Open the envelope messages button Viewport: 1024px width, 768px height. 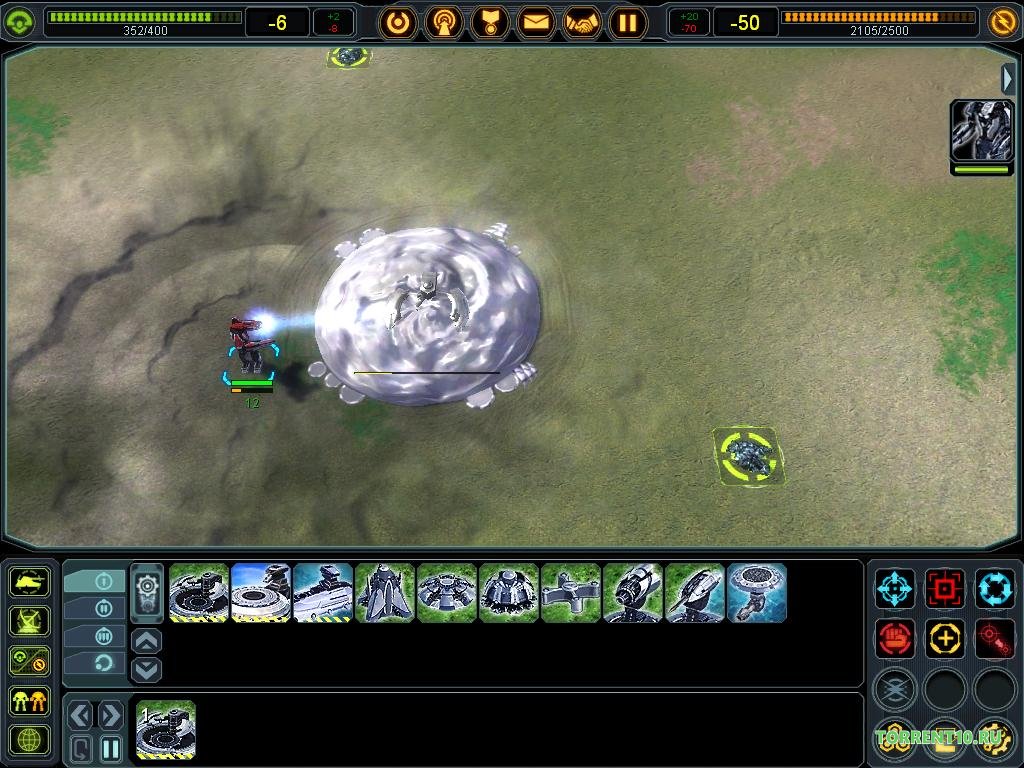[x=536, y=21]
